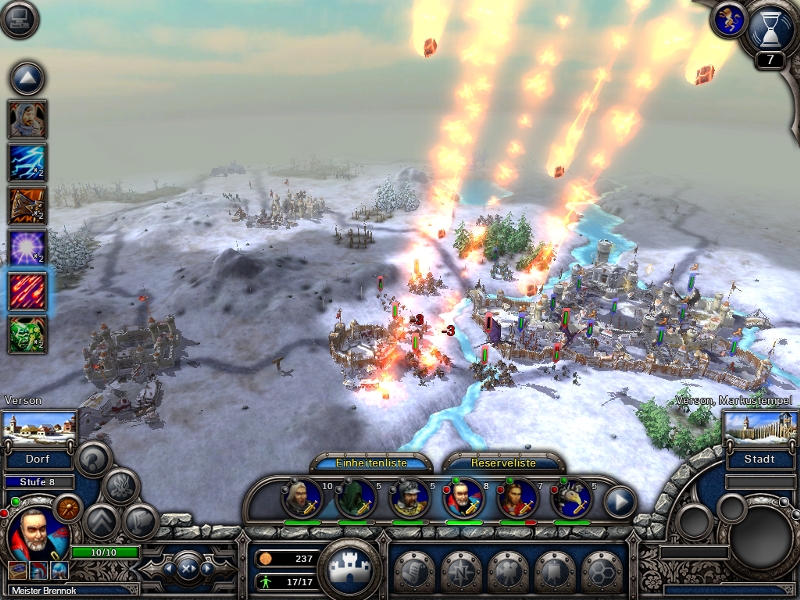Select the purple energy orb spell
Viewport: 800px width, 600px height.
point(28,248)
